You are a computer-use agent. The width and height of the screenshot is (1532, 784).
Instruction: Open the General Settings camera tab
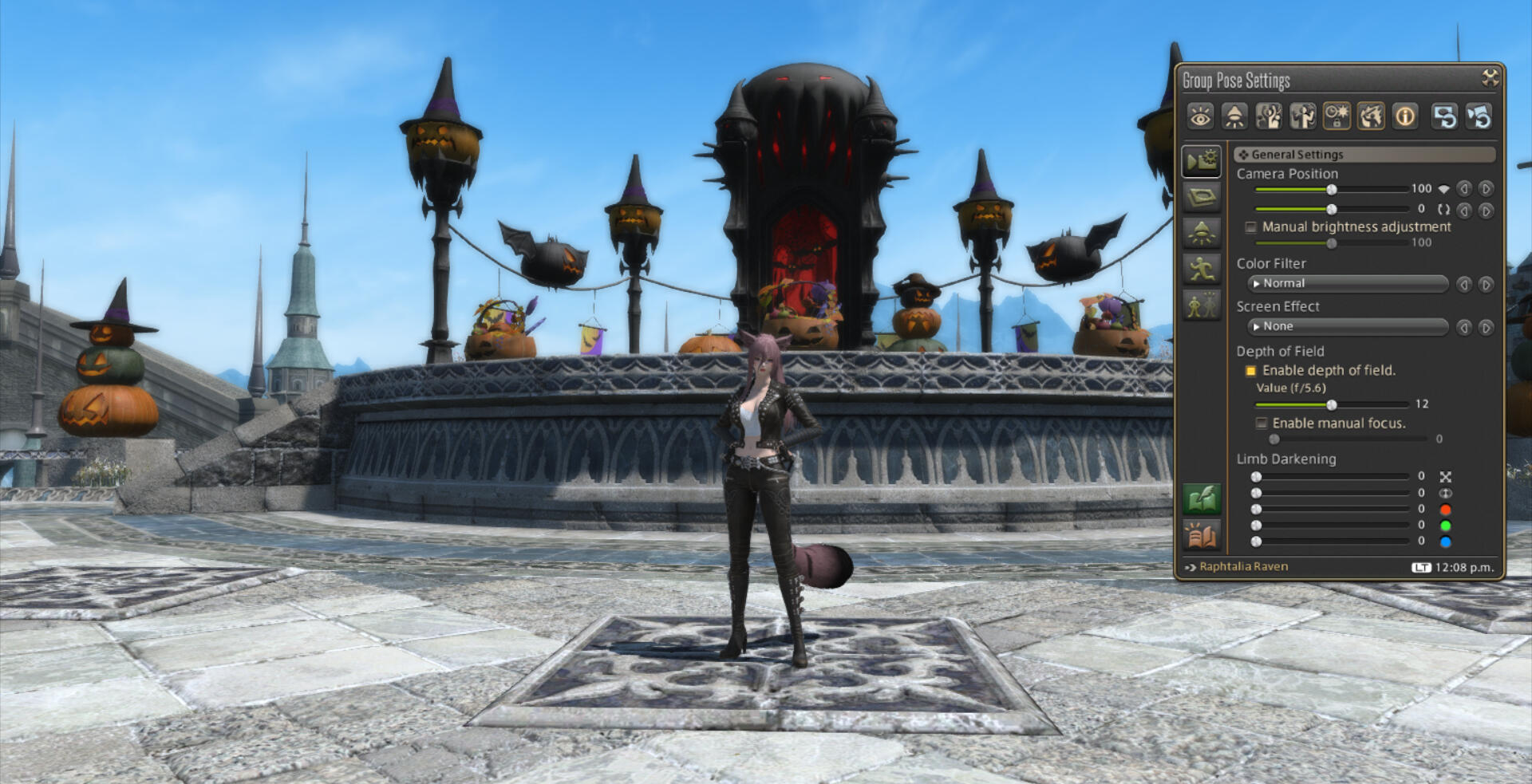(x=1201, y=160)
